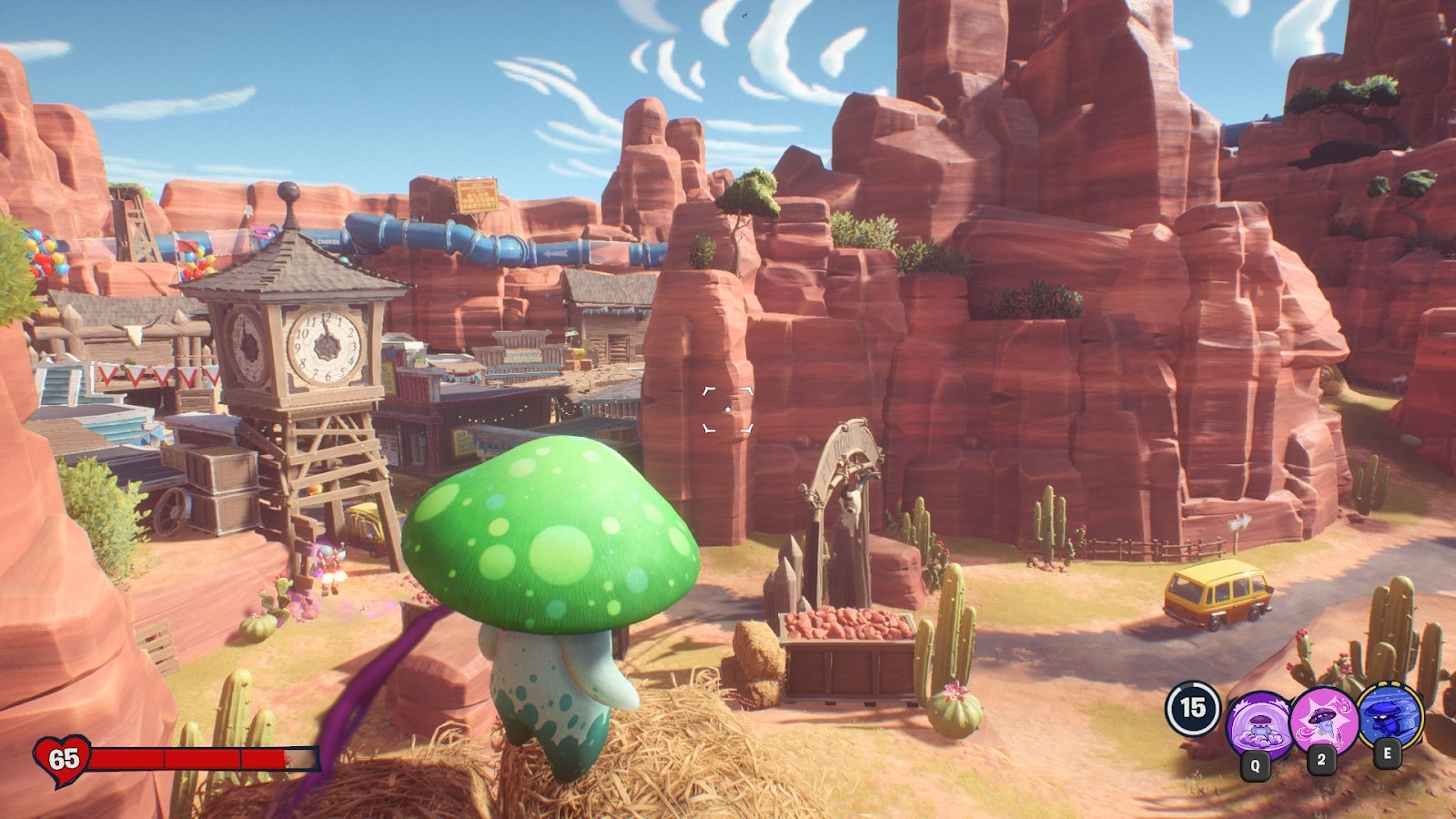Activate the purple smoke cloud mushroom ability

1259,722
